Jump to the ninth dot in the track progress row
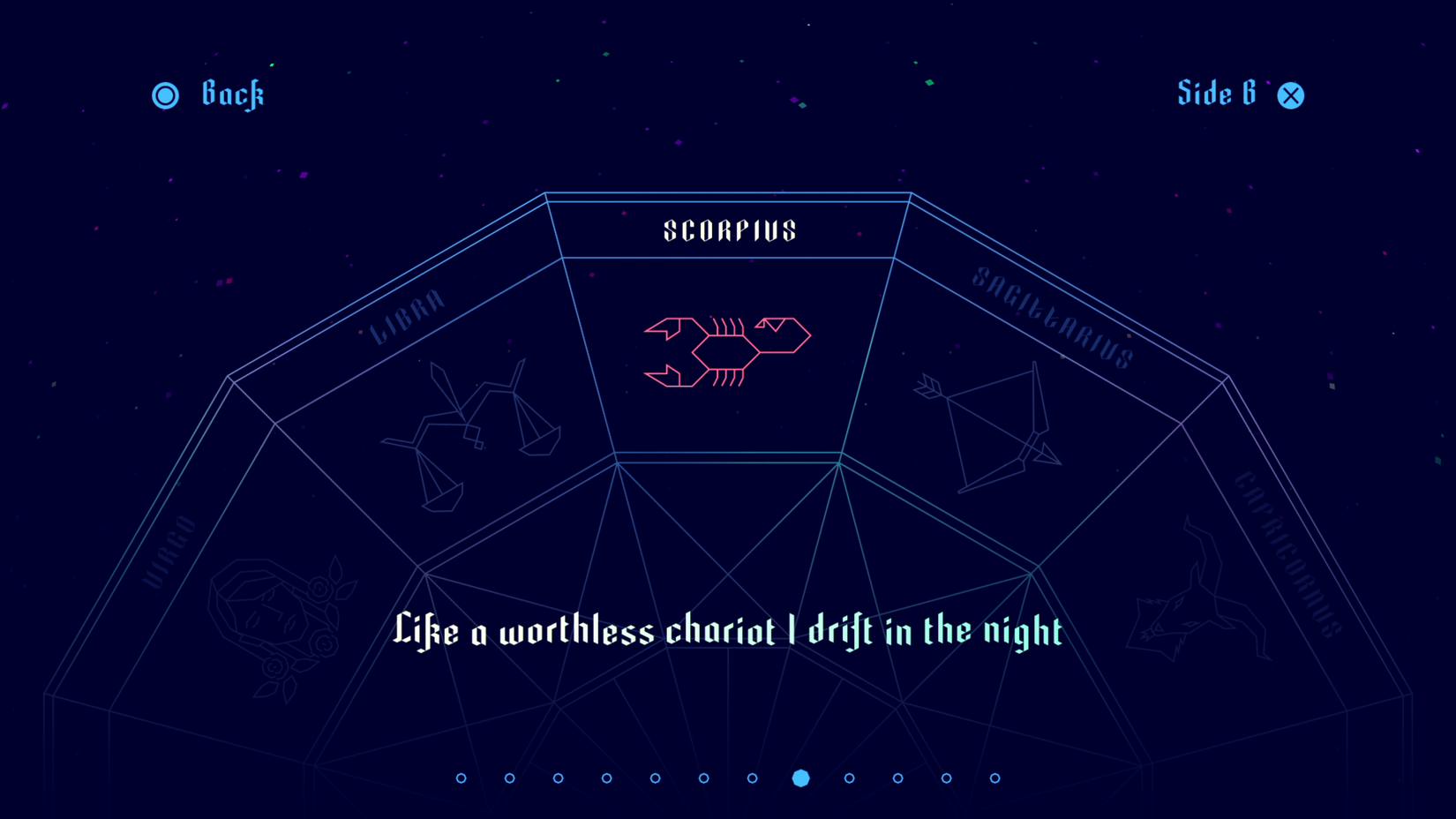 point(849,778)
